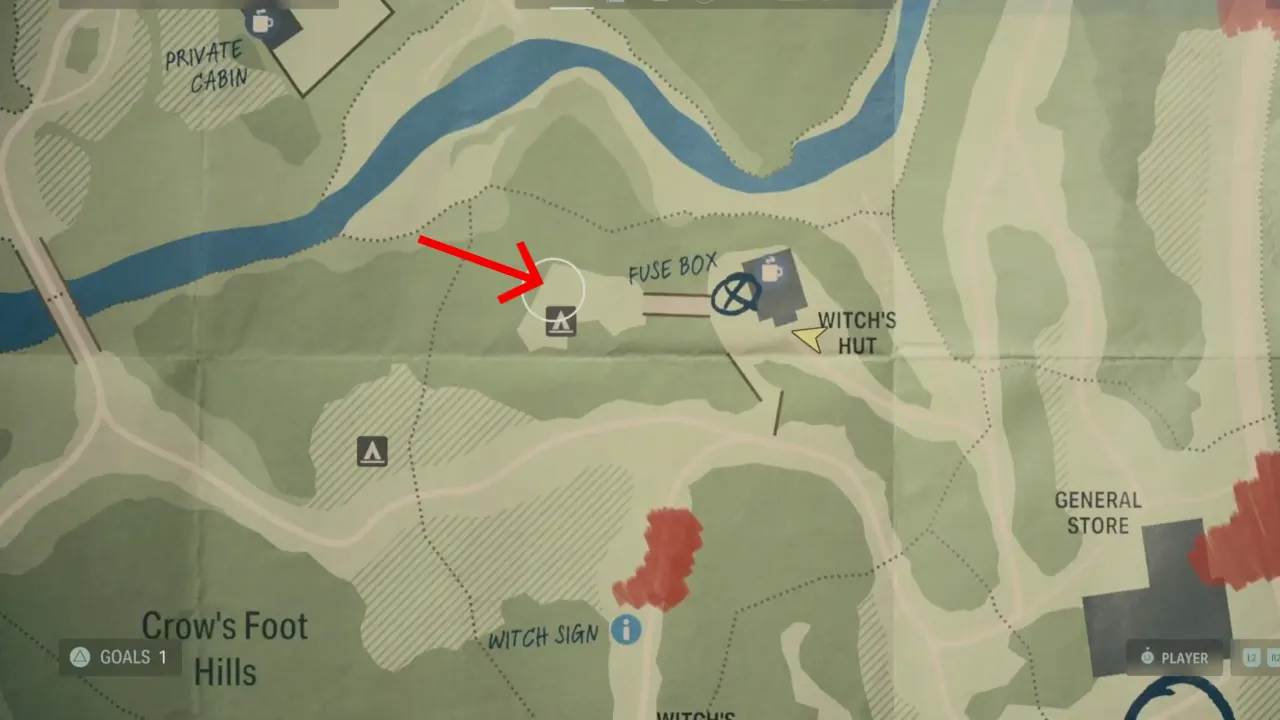Viewport: 1280px width, 720px height.
Task: Click the campsite tent icon in Crow's Foot Hills
Action: pyautogui.click(x=371, y=451)
